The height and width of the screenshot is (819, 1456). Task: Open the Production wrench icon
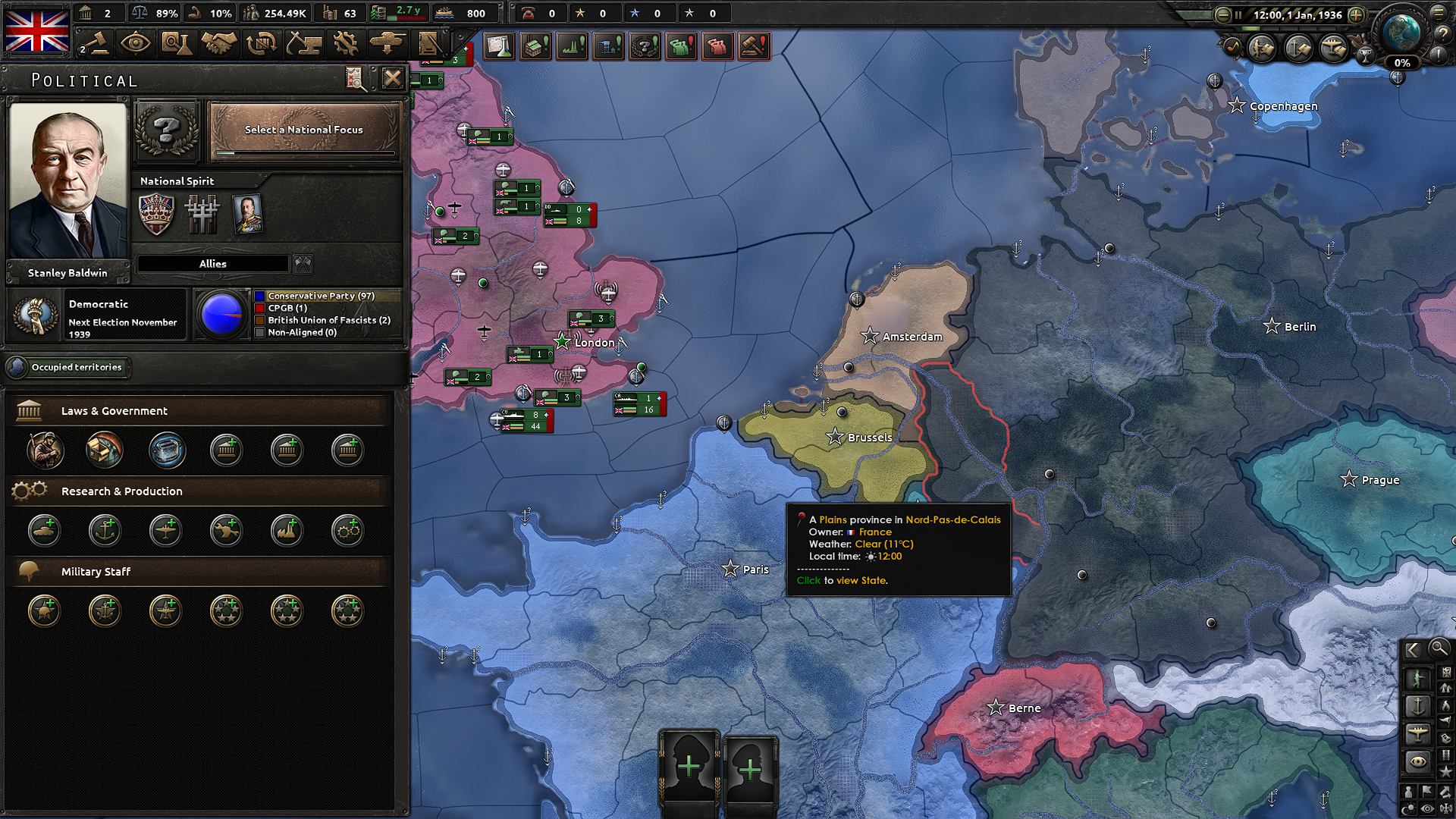[x=346, y=43]
